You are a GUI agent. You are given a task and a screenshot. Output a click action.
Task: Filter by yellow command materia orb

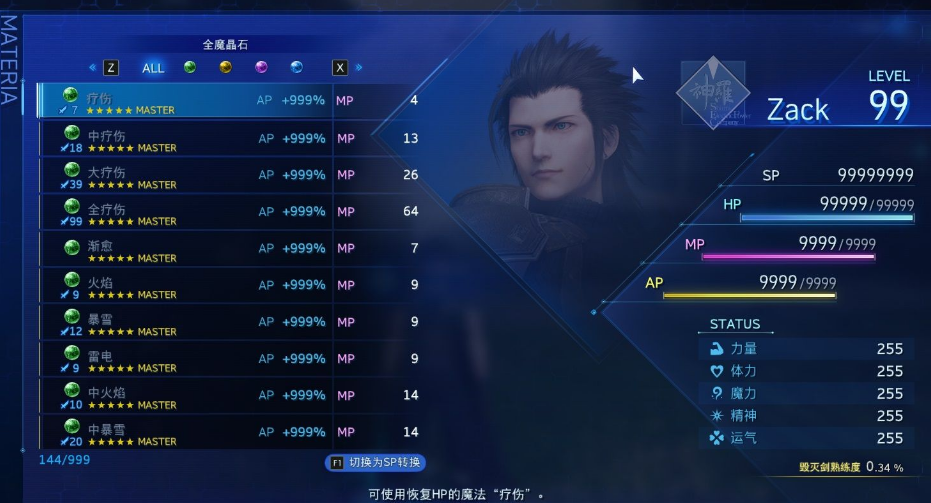click(226, 68)
